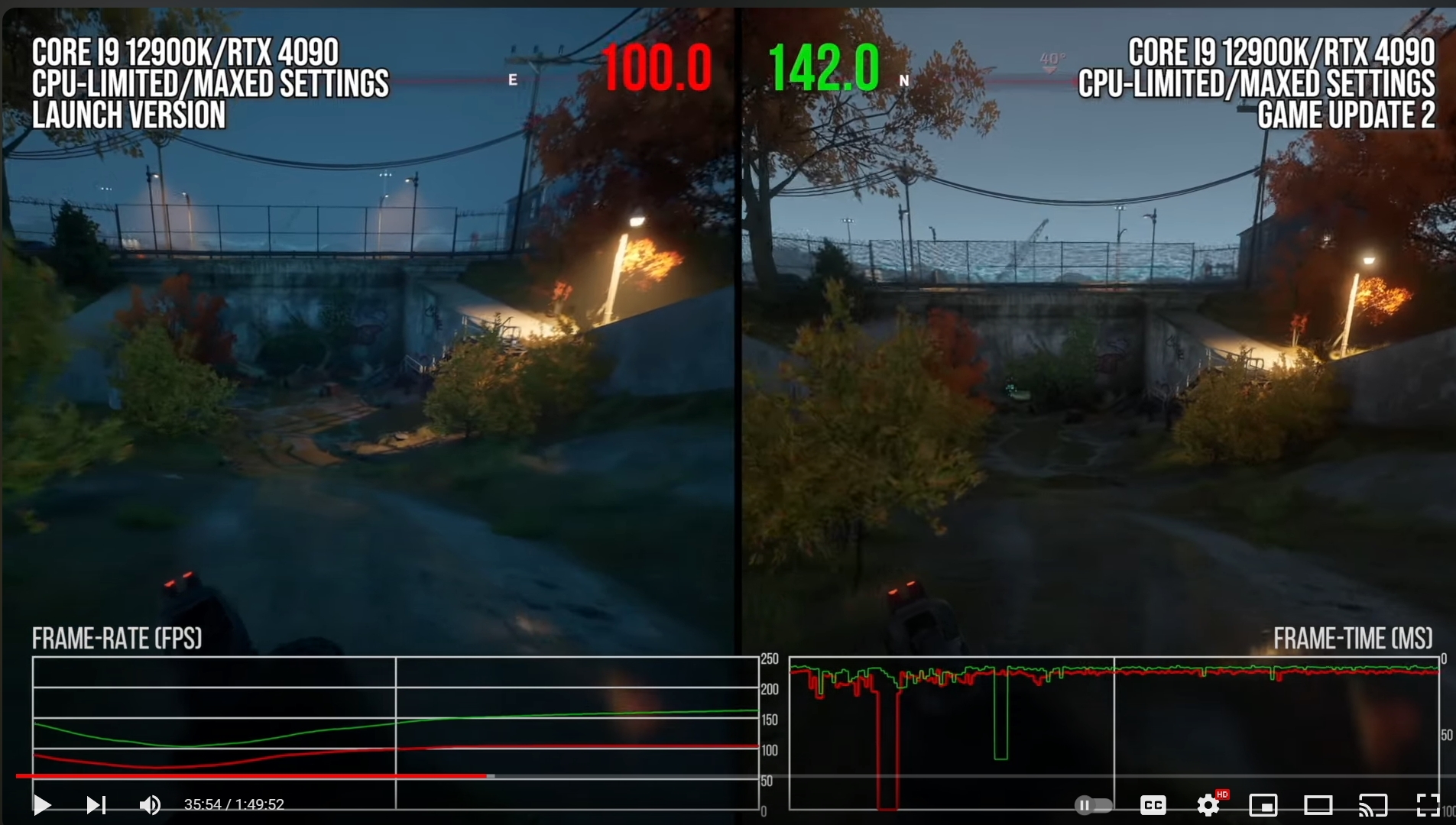
Task: Pause playback by clicking the video frame
Action: pos(726,382)
